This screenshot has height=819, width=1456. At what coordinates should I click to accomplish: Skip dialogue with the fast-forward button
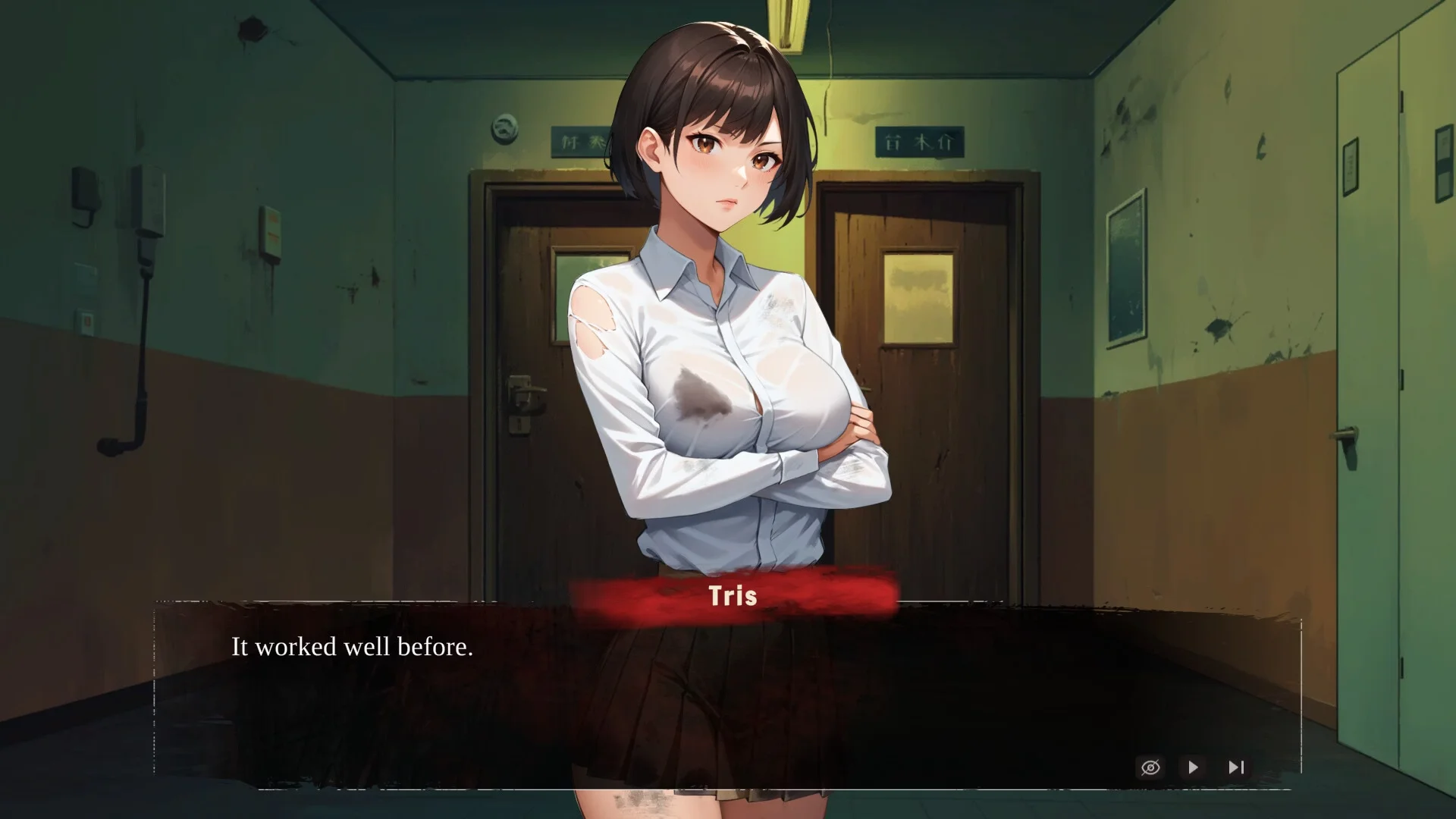coord(1236,767)
